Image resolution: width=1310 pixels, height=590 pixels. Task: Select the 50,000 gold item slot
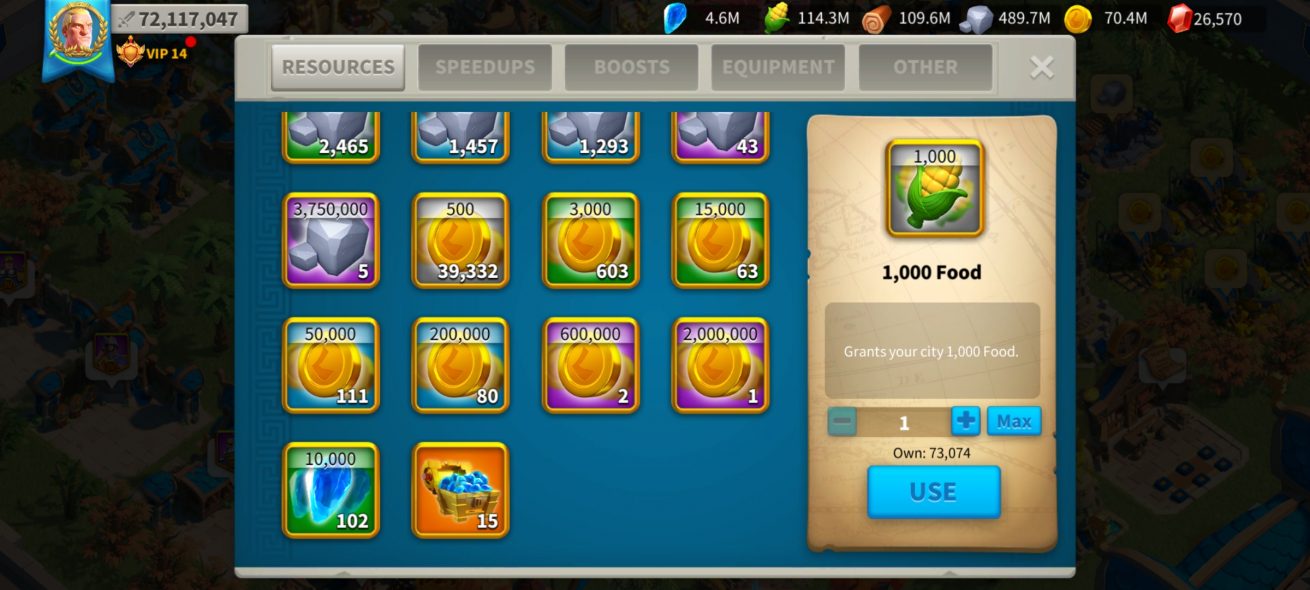(x=331, y=365)
